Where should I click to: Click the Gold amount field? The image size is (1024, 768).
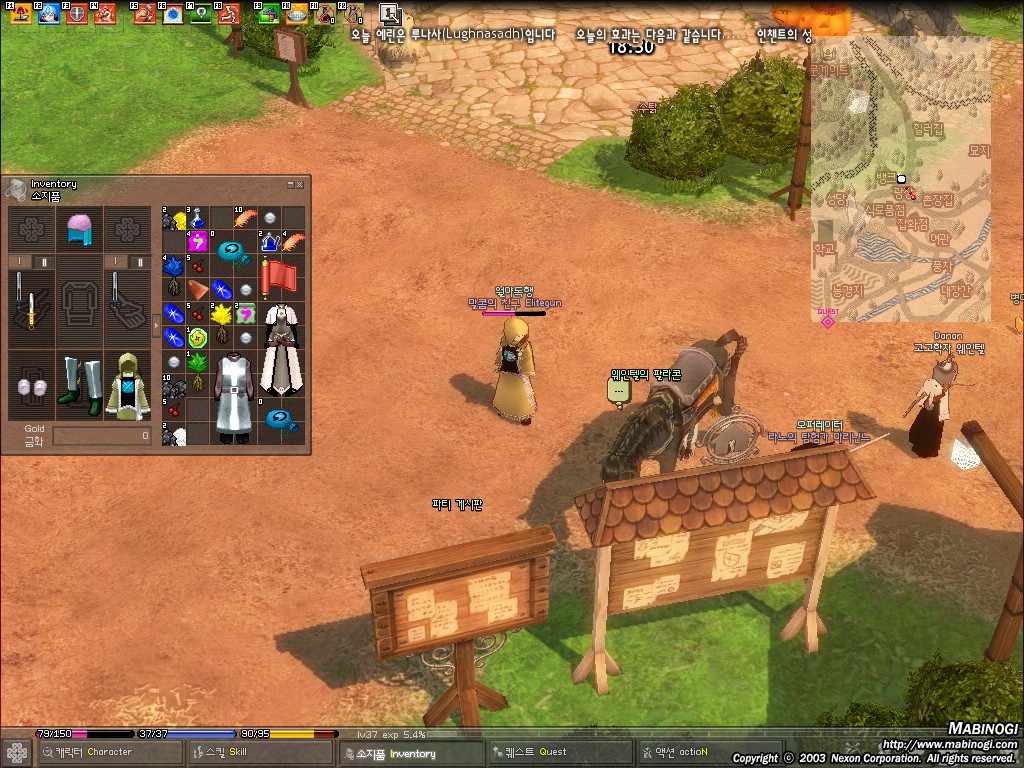tap(101, 436)
